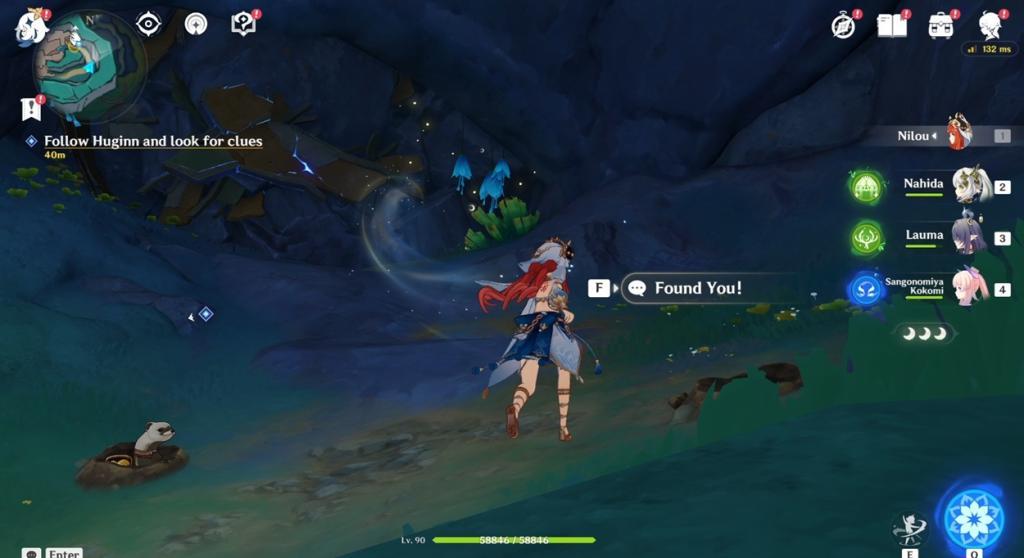Open the chat box speech bubble
This screenshot has height=558, width=1024.
[x=32, y=552]
